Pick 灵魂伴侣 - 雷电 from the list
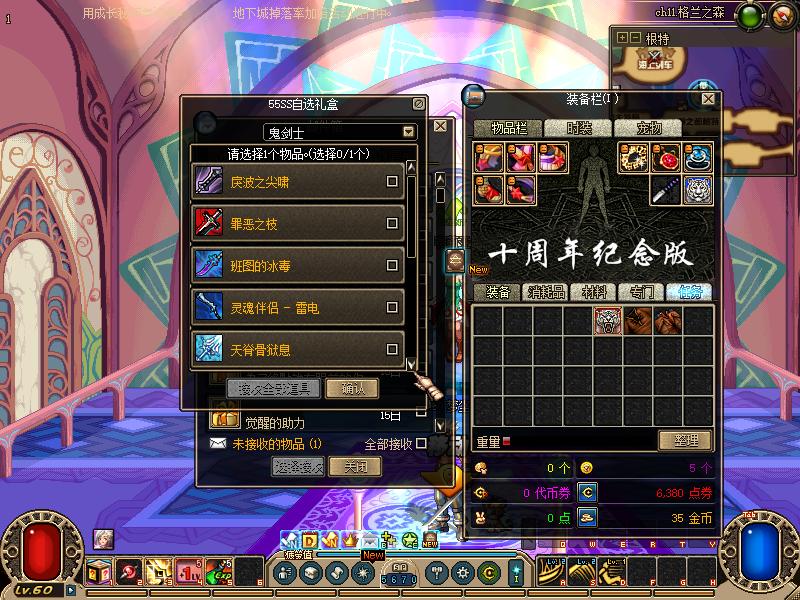 392,308
